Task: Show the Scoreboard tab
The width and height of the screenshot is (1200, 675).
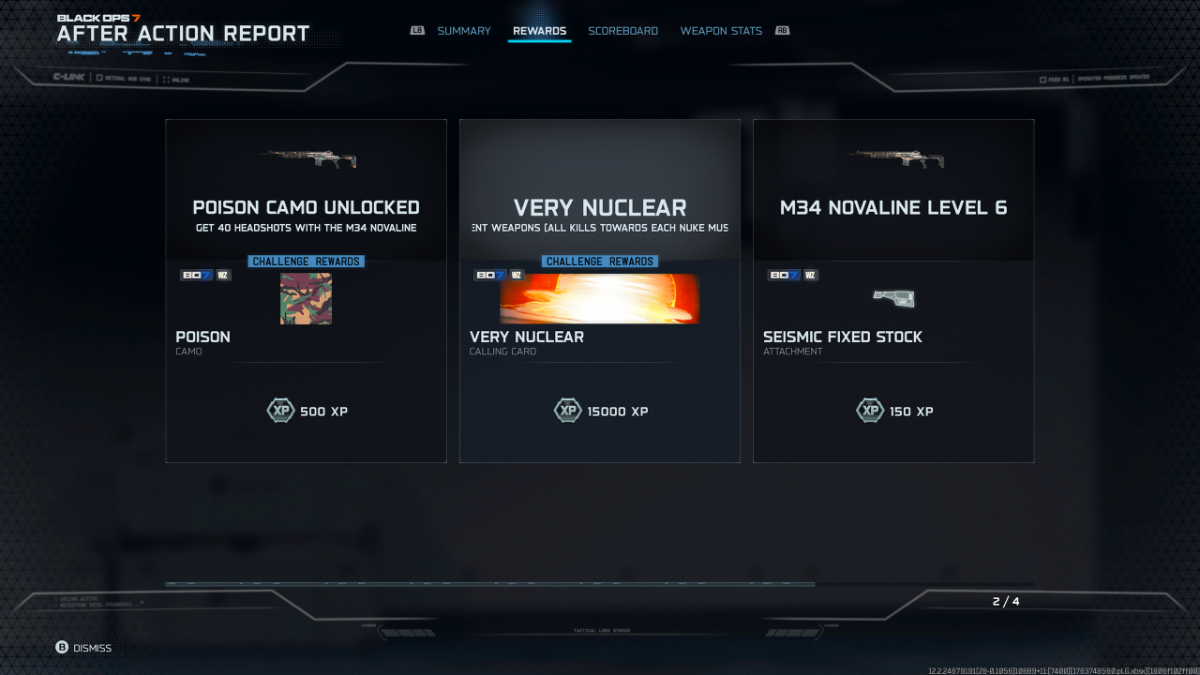Action: [623, 31]
